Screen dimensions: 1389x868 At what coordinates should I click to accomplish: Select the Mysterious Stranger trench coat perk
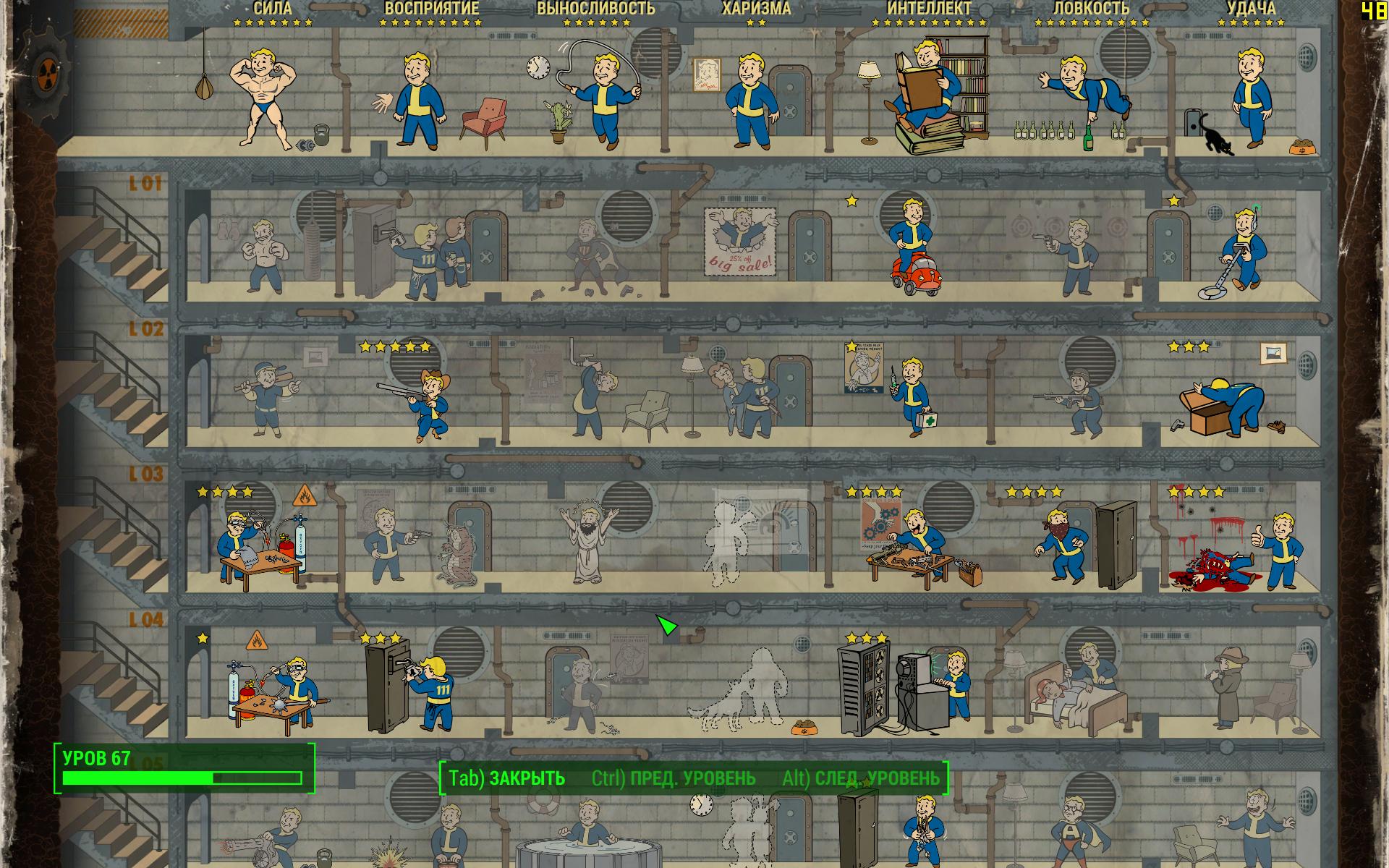click(x=1226, y=687)
